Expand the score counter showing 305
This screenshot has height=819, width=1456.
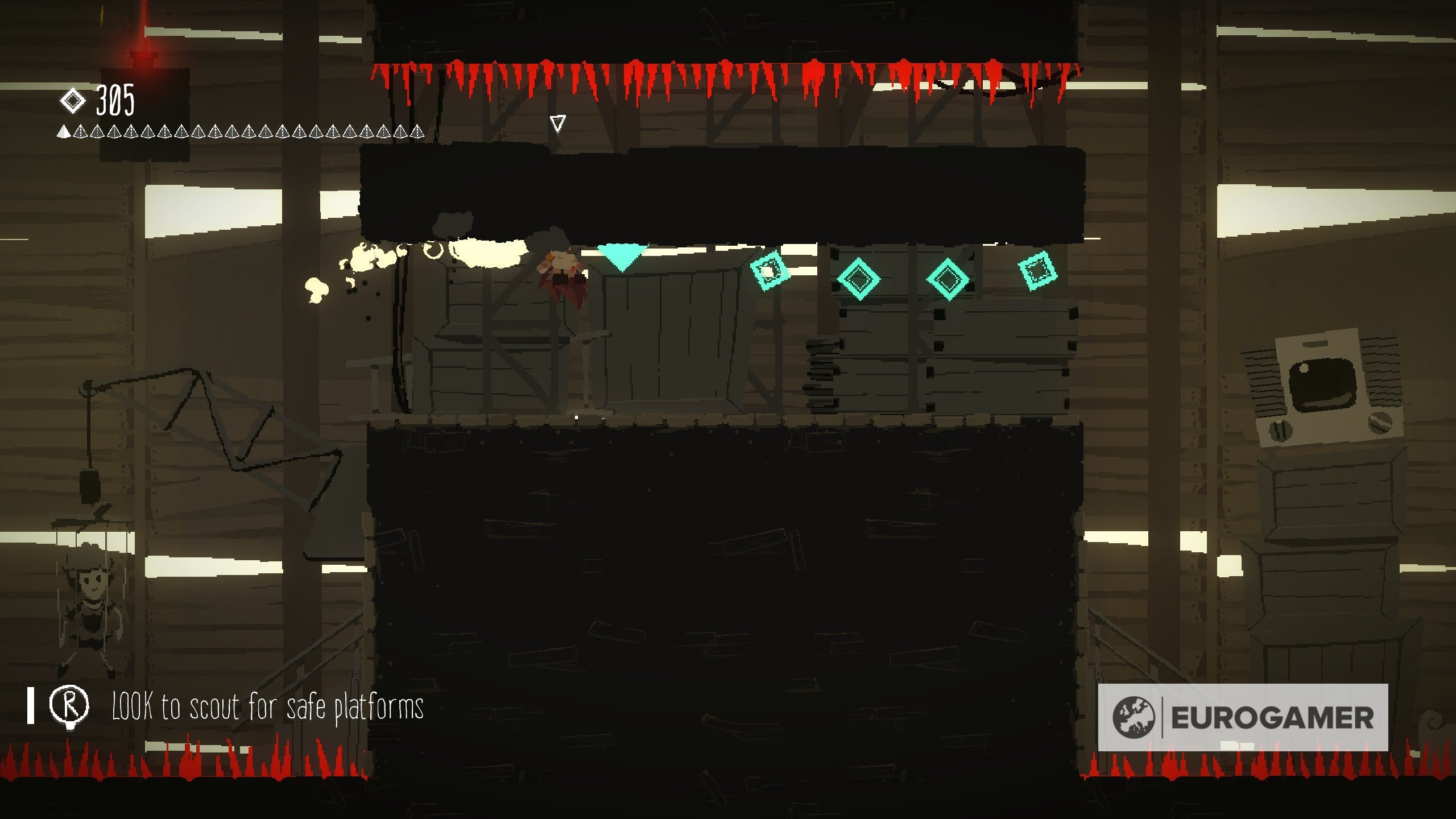[x=114, y=100]
